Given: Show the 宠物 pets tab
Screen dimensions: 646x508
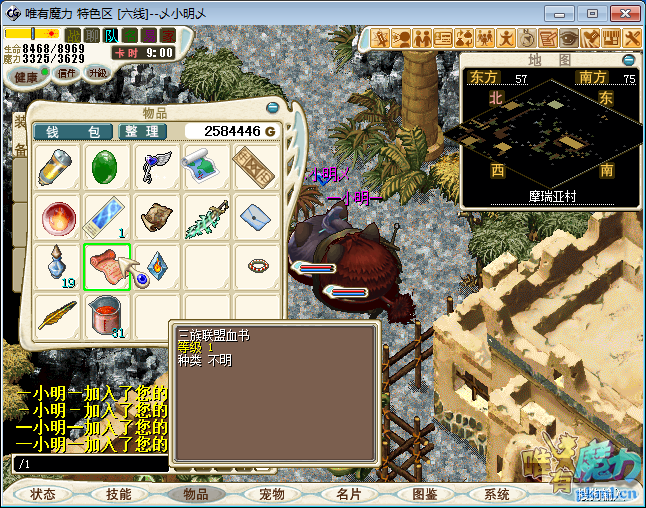Looking at the screenshot, I should [271, 494].
